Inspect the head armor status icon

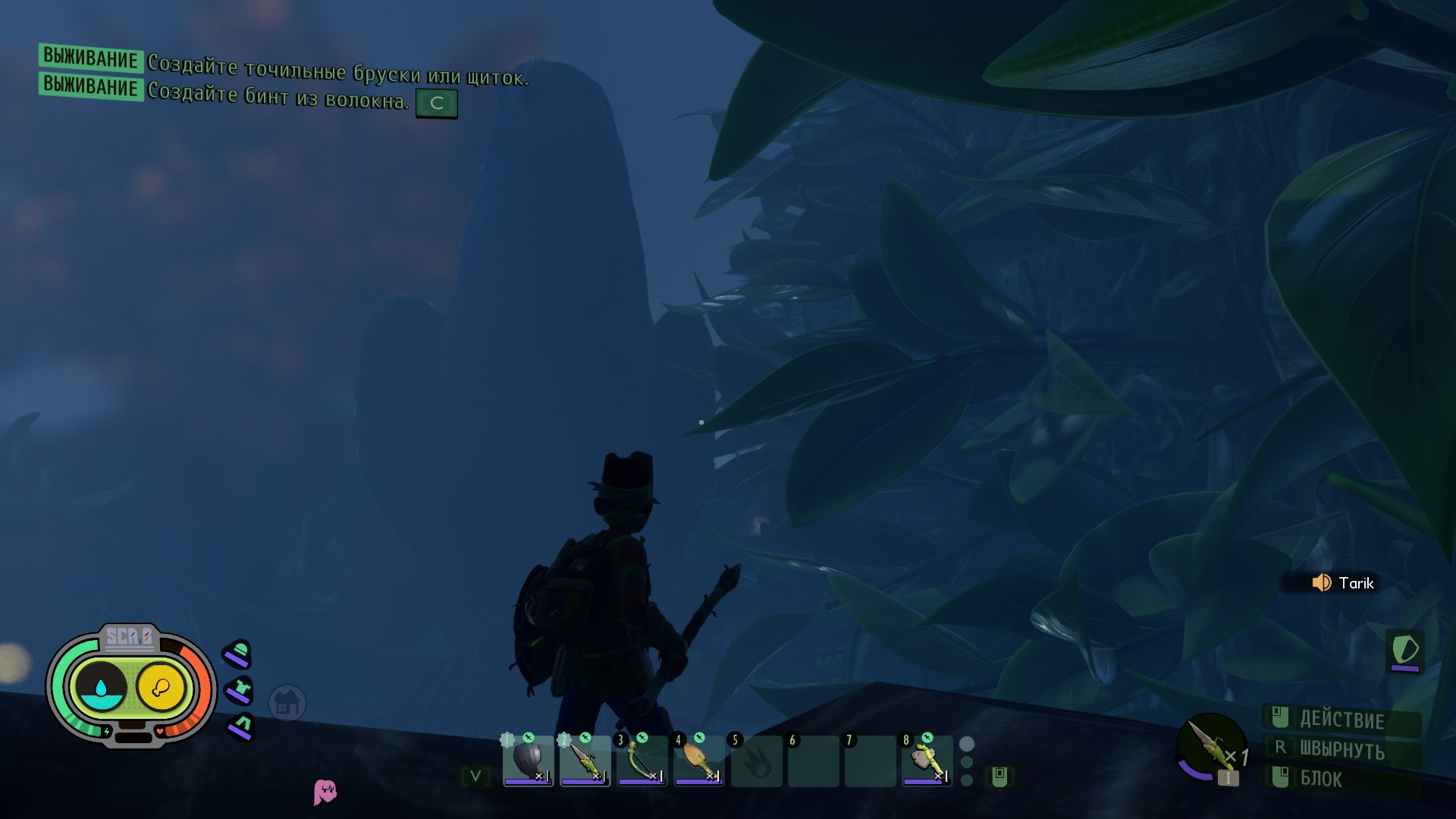click(238, 654)
